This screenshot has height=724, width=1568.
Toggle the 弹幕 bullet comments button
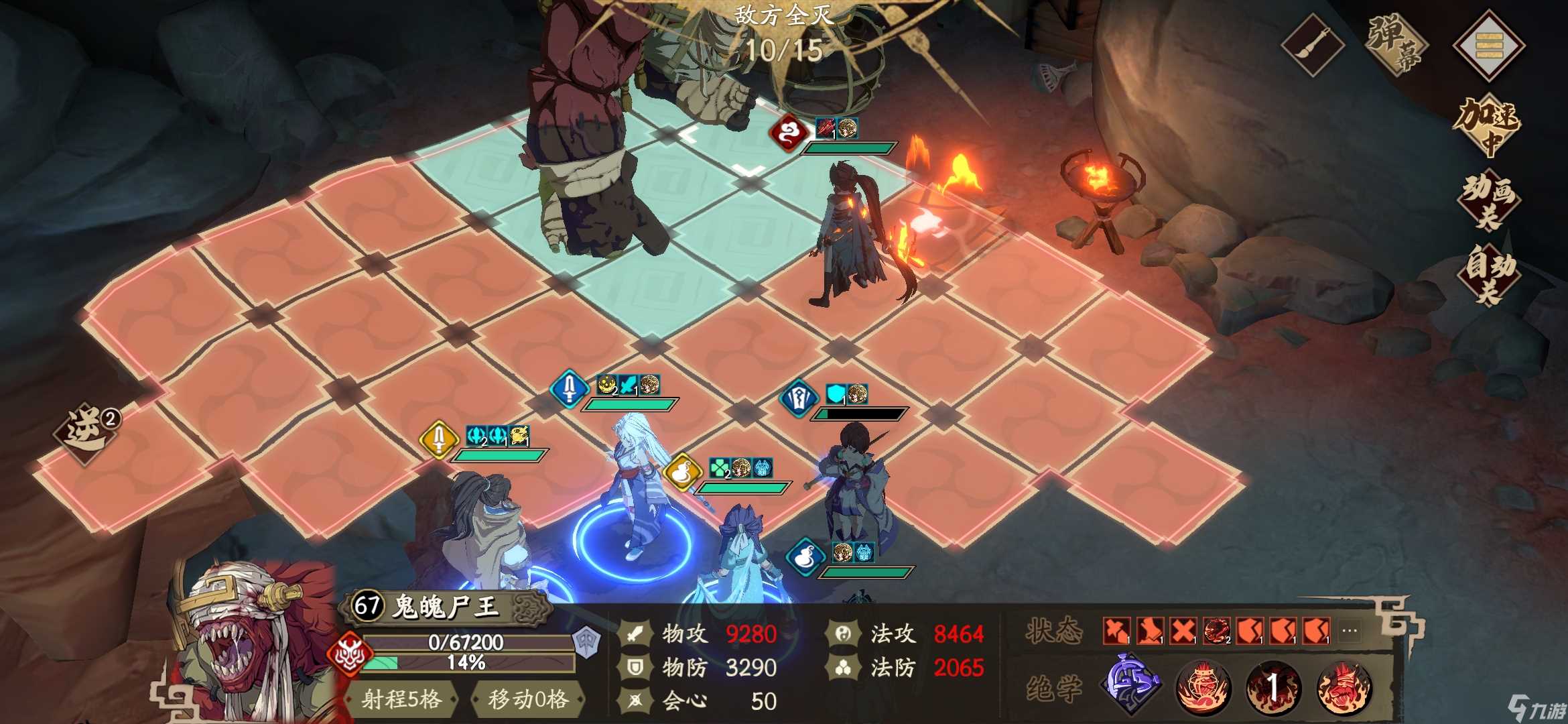(1396, 45)
